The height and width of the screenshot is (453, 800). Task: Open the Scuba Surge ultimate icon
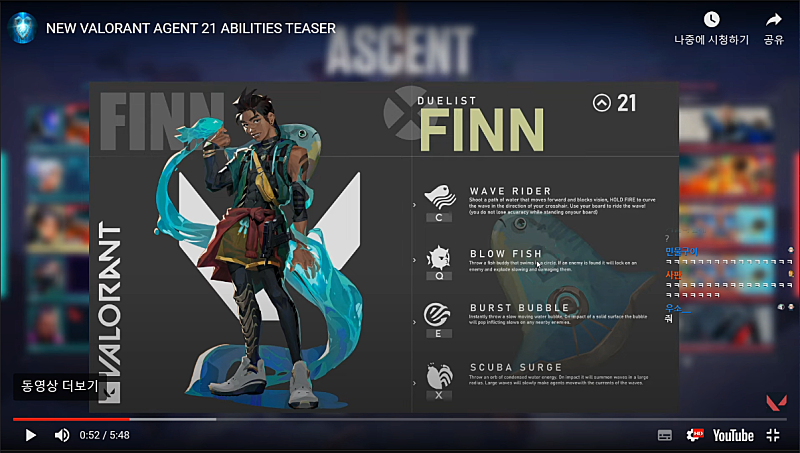pyautogui.click(x=438, y=373)
